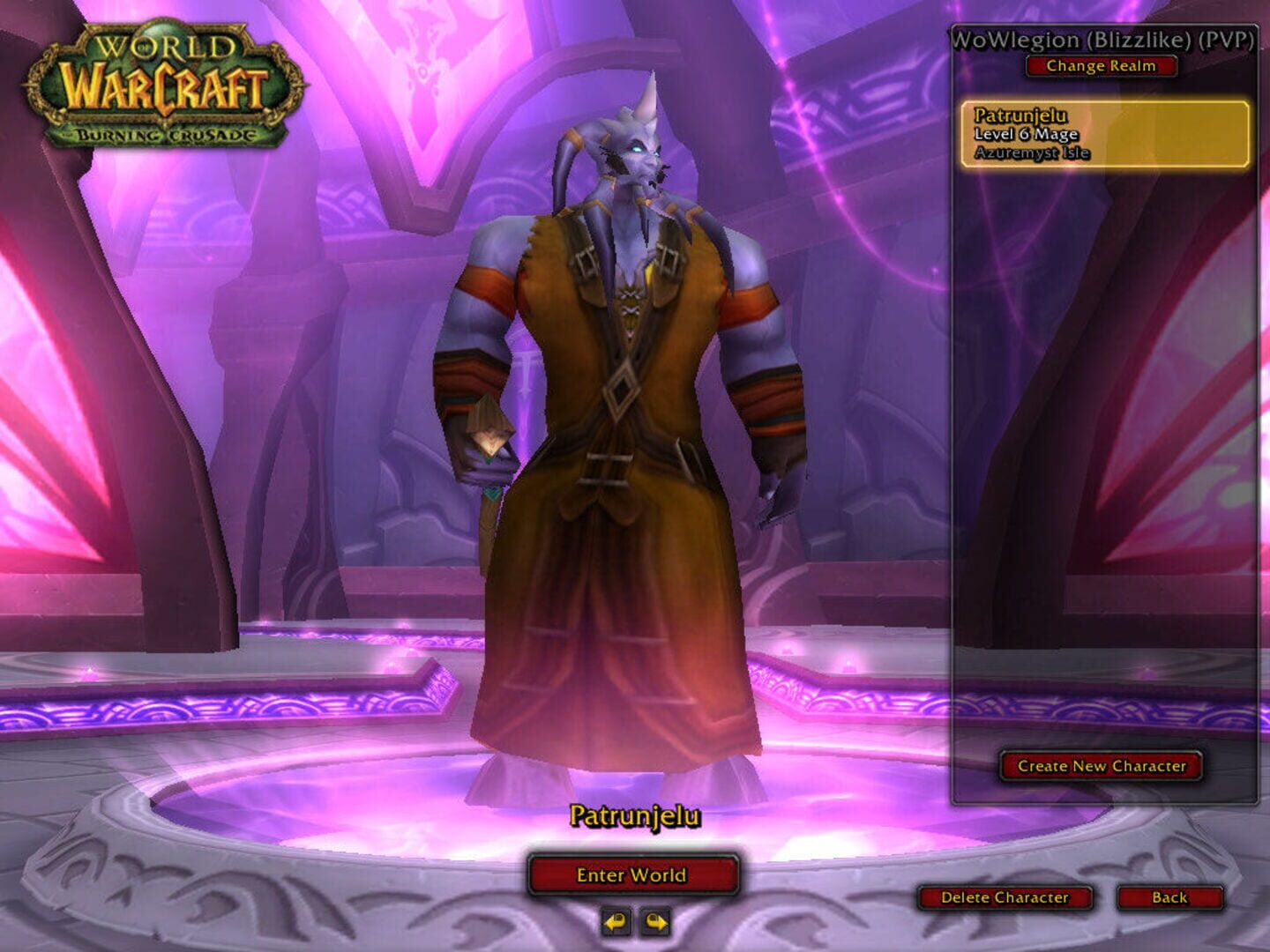Click the Level 6 Mage text
The image size is (1270, 952).
(x=1024, y=135)
